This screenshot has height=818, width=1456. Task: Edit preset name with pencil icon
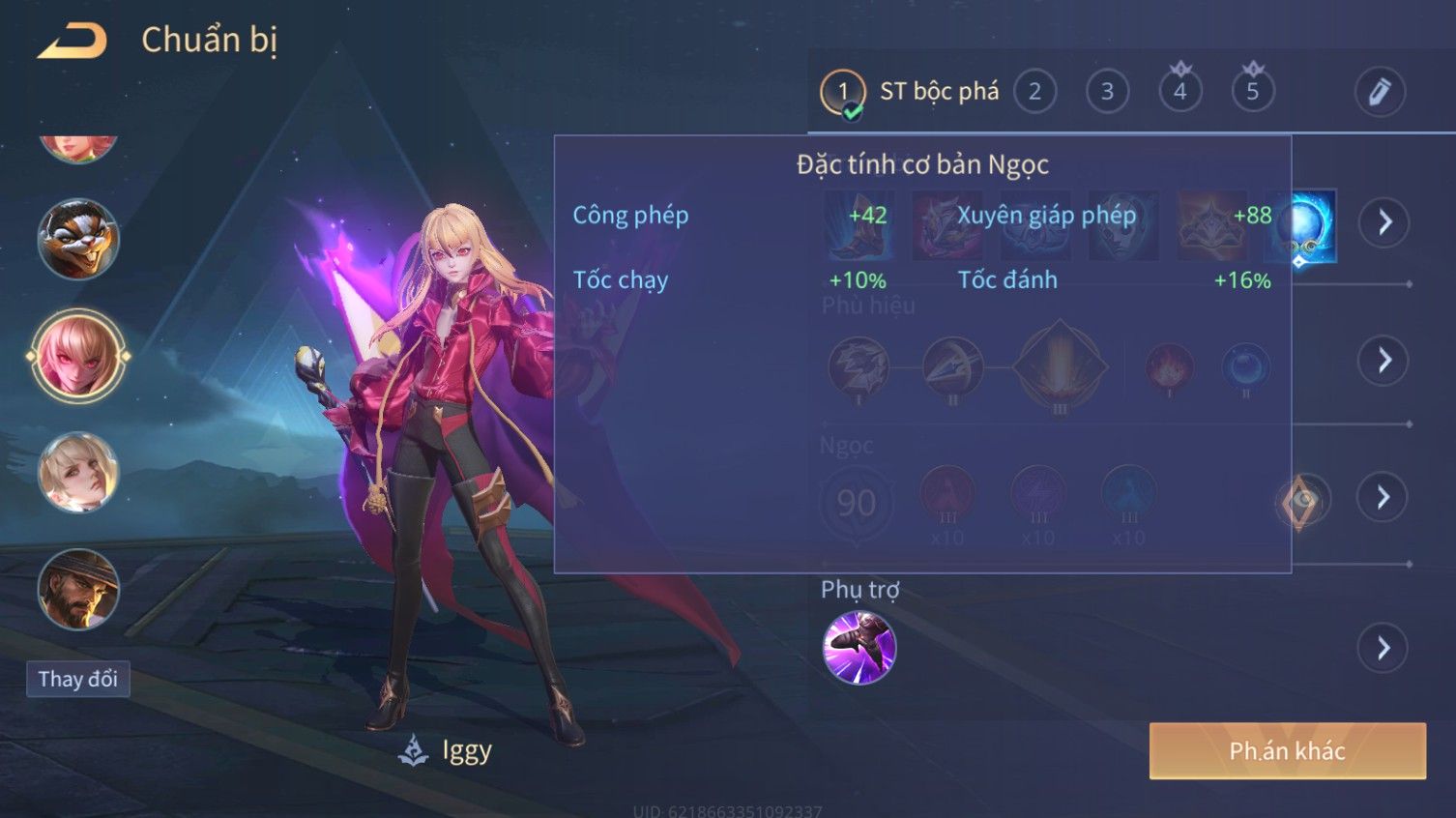[1379, 92]
